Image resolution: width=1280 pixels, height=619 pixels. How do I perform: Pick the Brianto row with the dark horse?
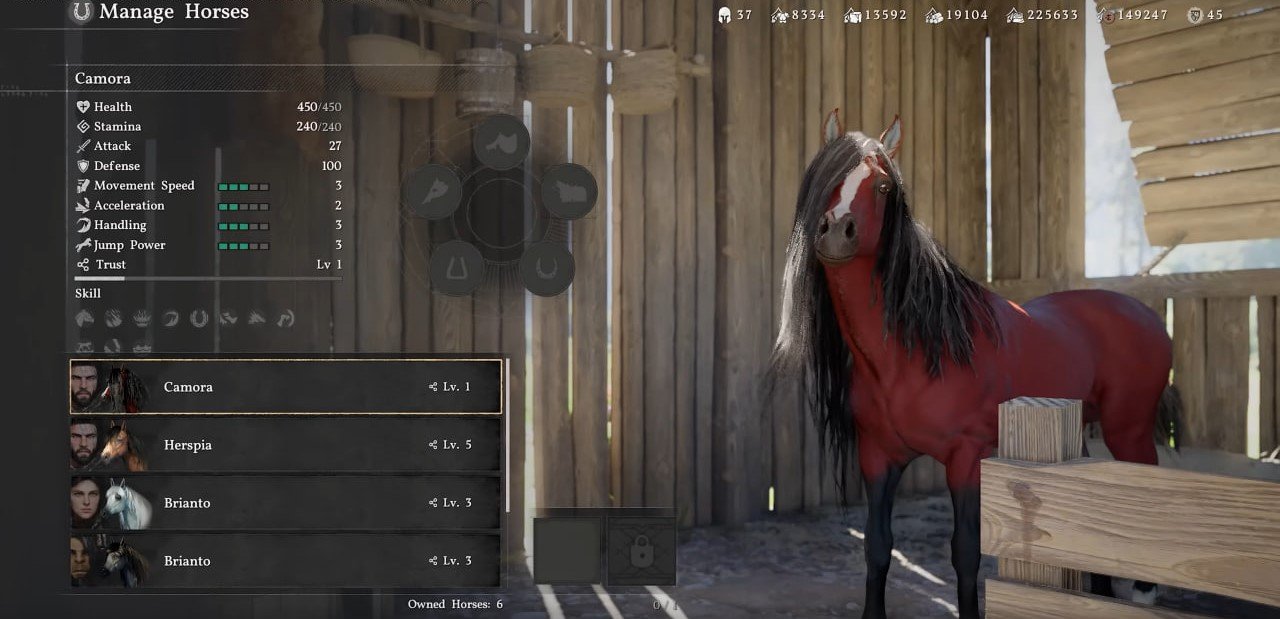click(285, 560)
